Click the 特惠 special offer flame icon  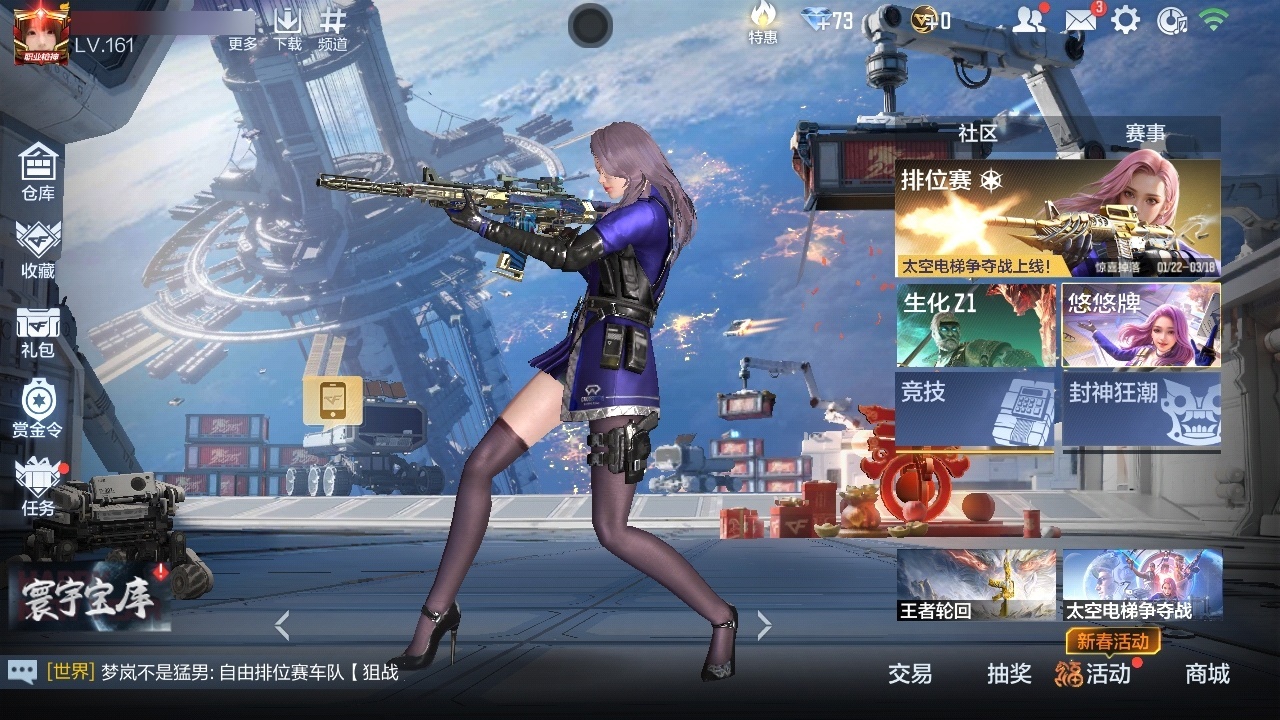point(764,24)
